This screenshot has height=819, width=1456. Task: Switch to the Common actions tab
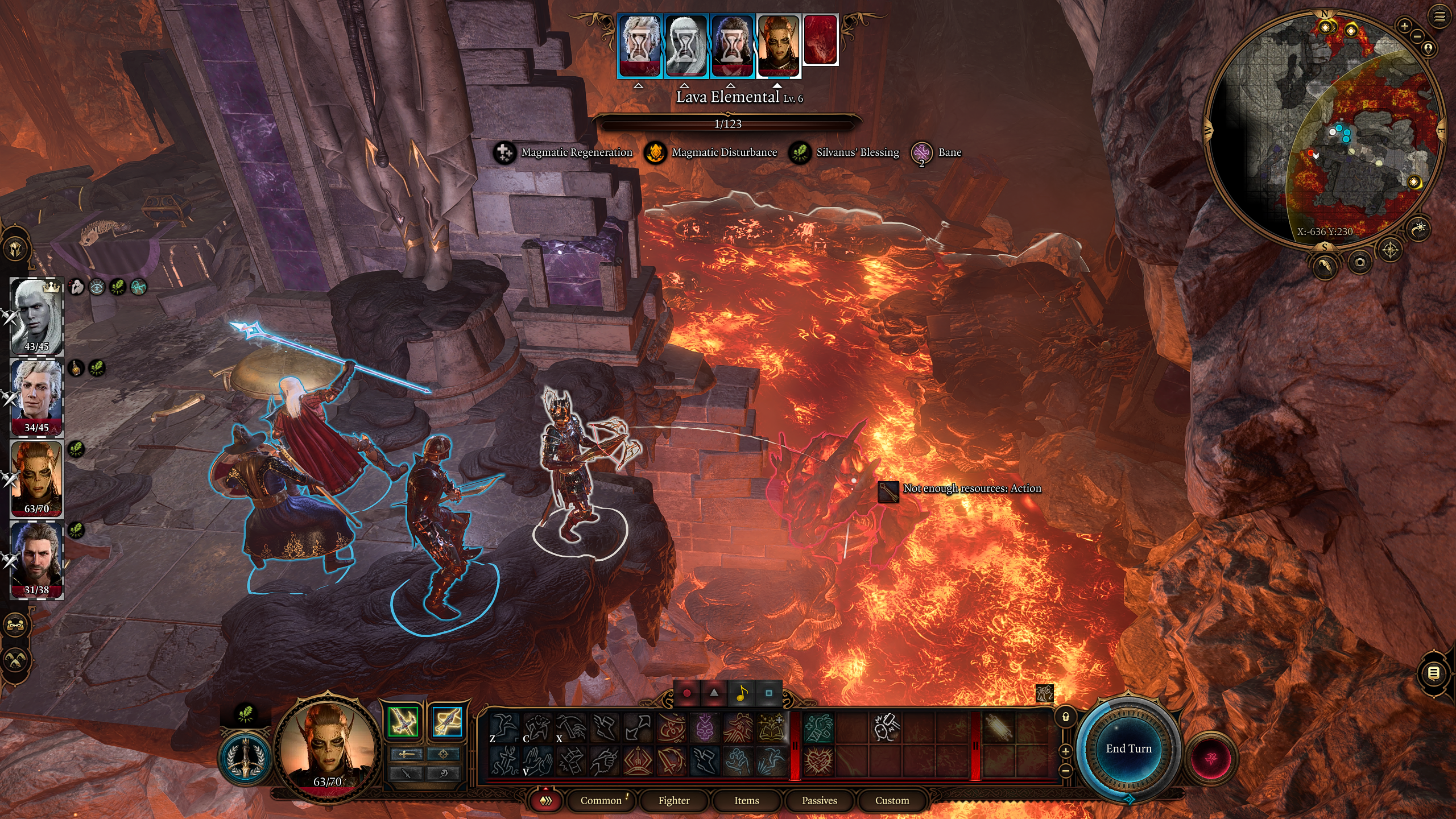601,800
